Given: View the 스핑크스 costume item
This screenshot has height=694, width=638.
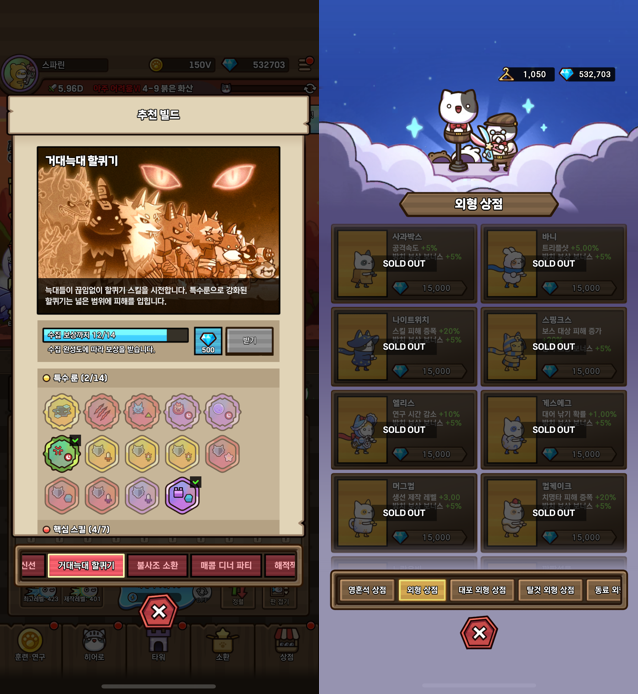Looking at the screenshot, I should 553,347.
